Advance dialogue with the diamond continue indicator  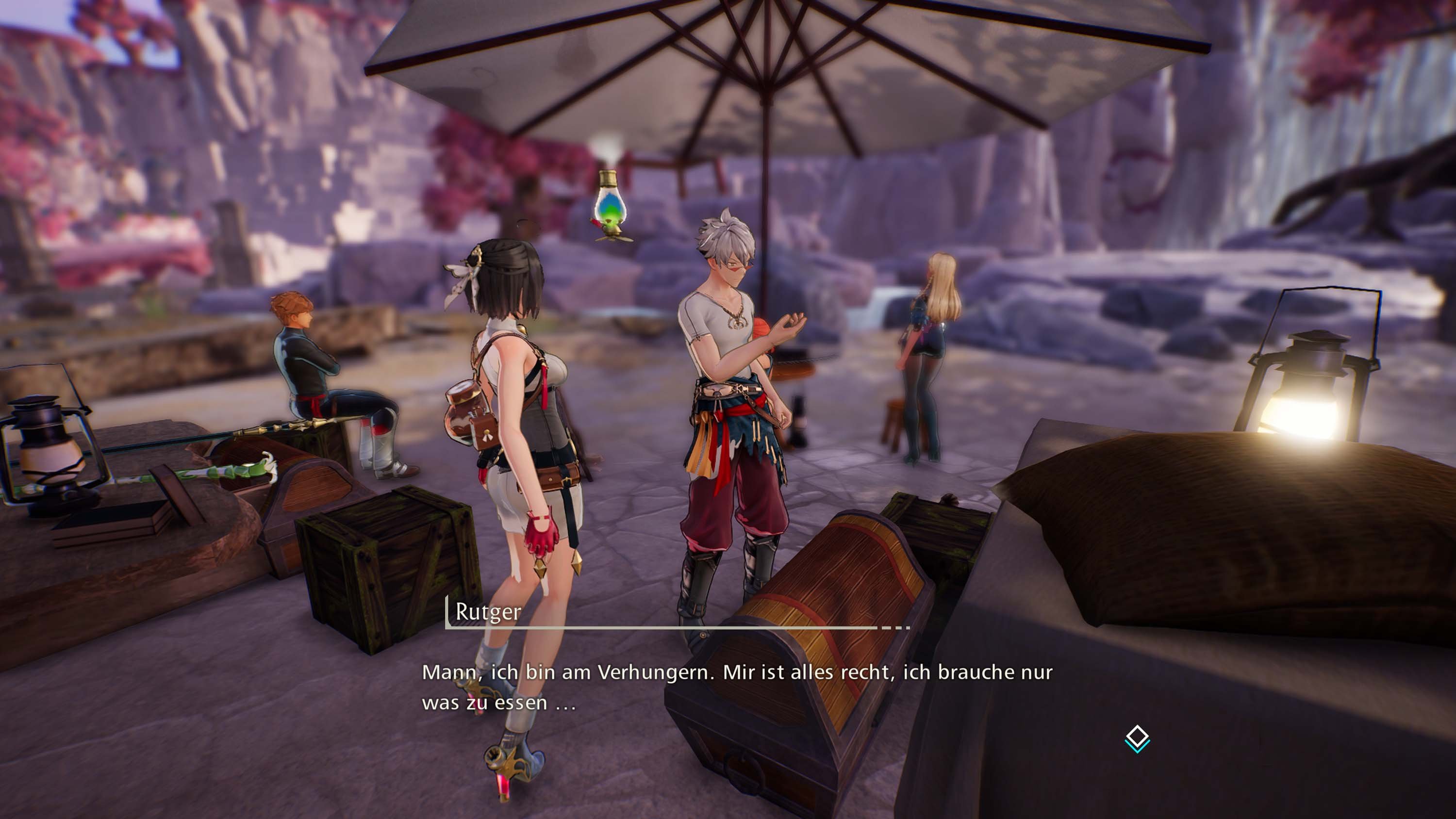[x=1137, y=738]
